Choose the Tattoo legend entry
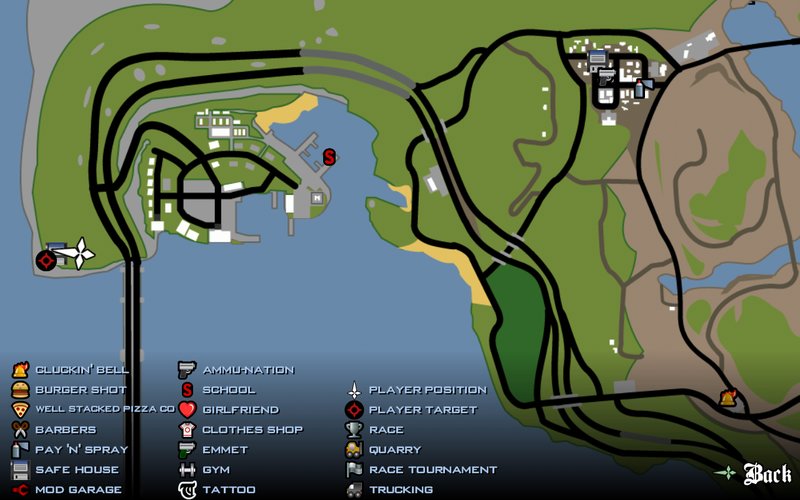Screen dimensions: 800x500 pyautogui.click(x=228, y=490)
